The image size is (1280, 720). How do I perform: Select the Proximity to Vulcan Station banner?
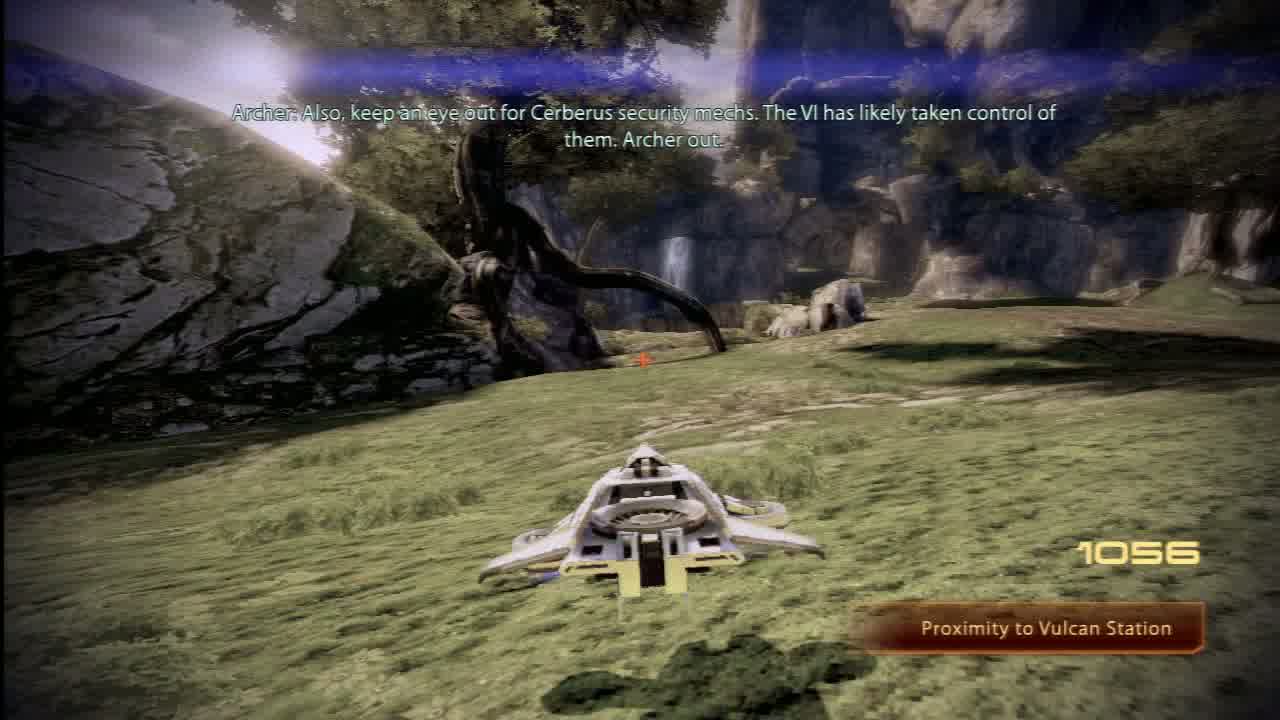coord(1033,629)
